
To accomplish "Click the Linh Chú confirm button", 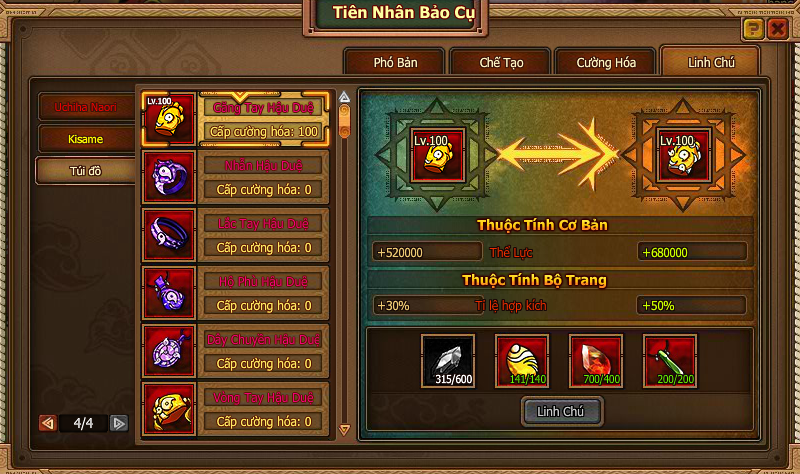I will tap(565, 410).
